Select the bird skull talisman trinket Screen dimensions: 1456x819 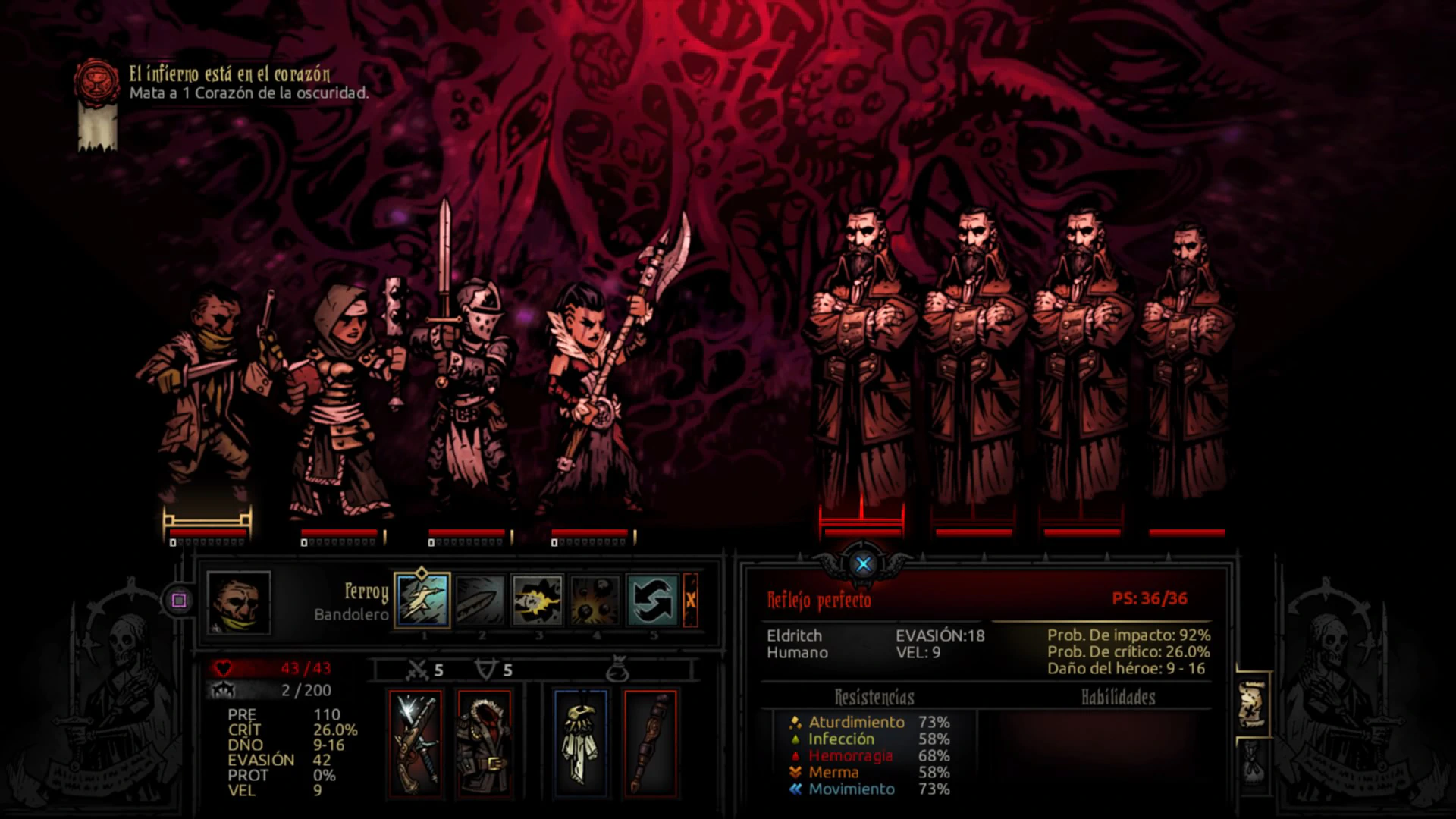(x=581, y=743)
